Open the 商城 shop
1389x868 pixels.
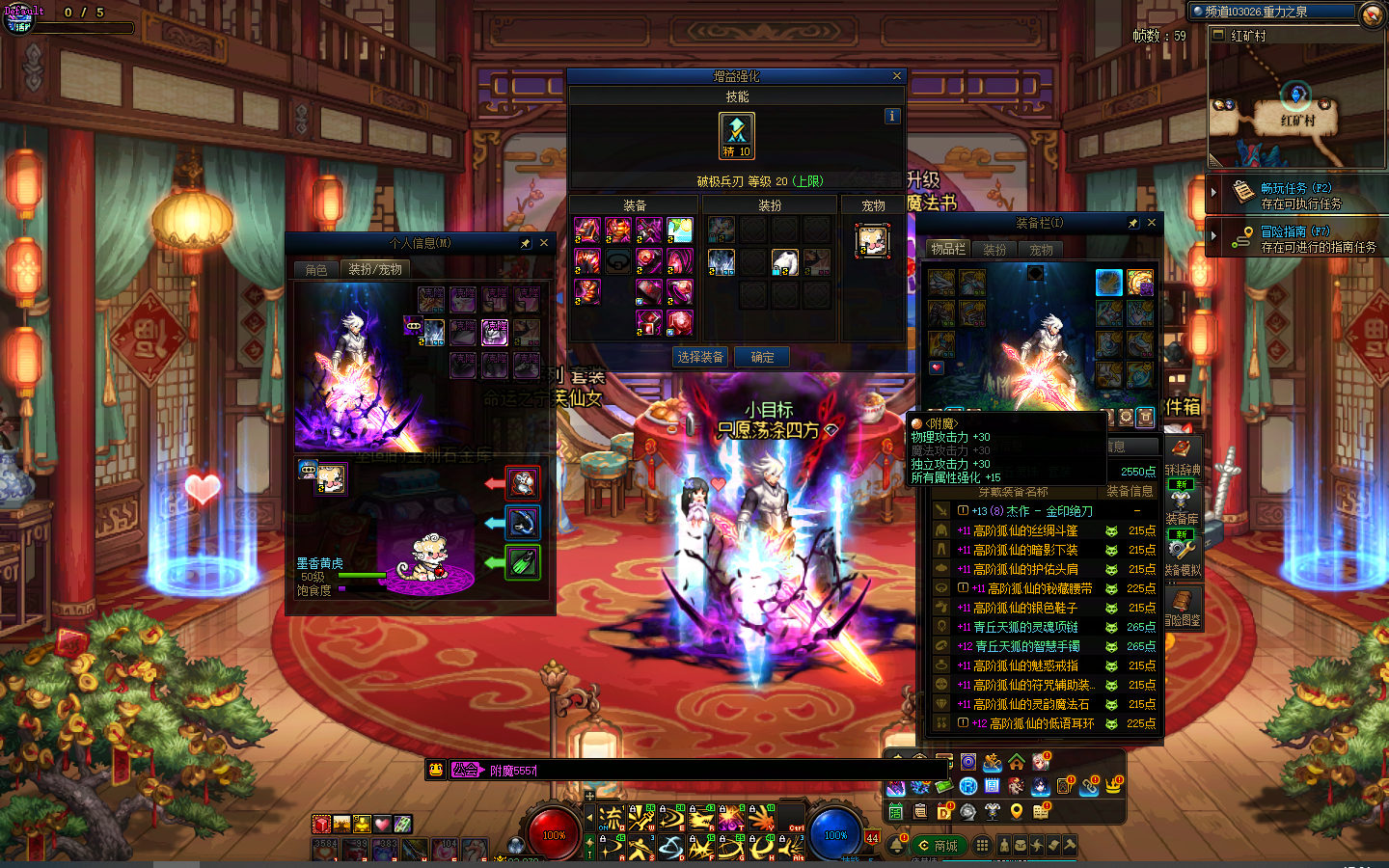(x=938, y=846)
